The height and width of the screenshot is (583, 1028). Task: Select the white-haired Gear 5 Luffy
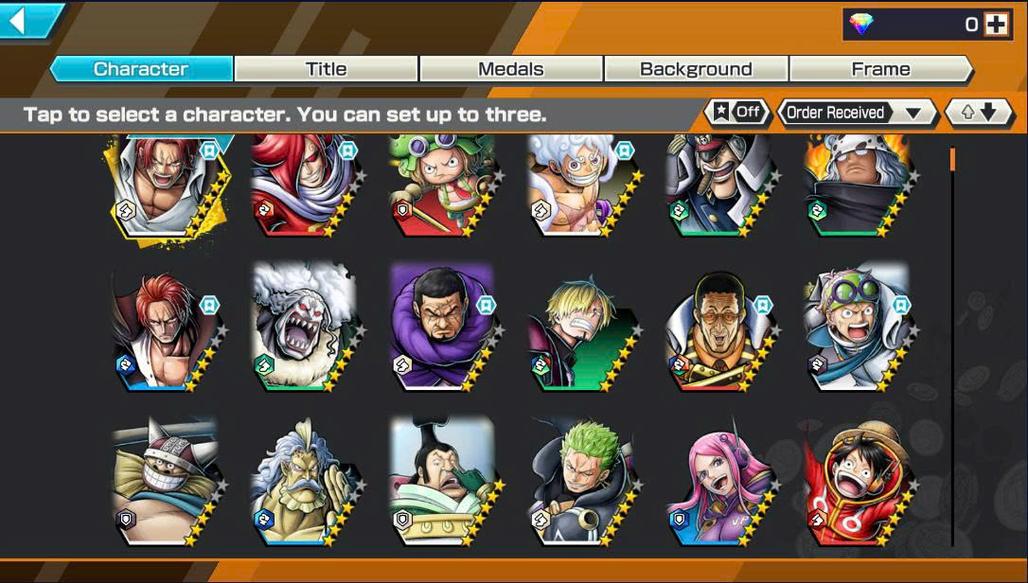click(578, 185)
